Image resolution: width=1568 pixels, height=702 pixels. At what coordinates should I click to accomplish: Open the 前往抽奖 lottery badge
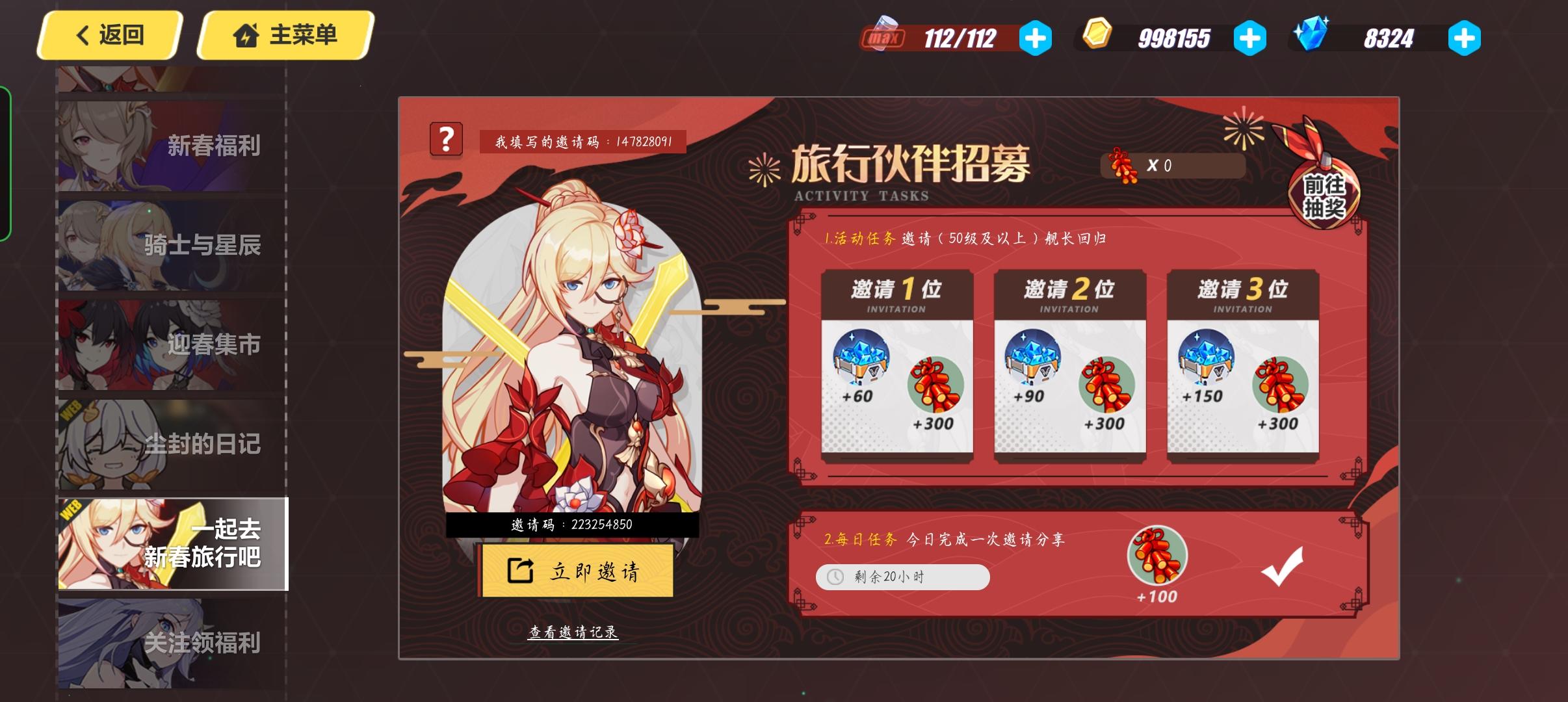[x=1324, y=196]
